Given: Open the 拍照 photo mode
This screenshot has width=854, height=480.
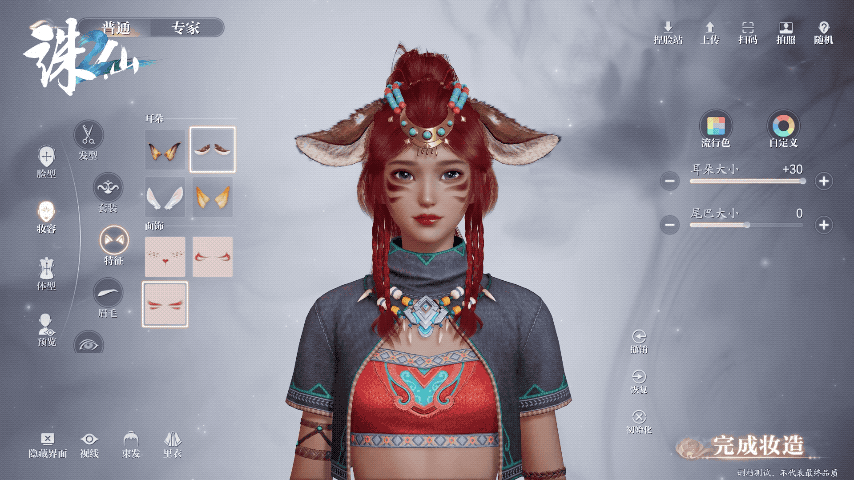Looking at the screenshot, I should [x=786, y=32].
